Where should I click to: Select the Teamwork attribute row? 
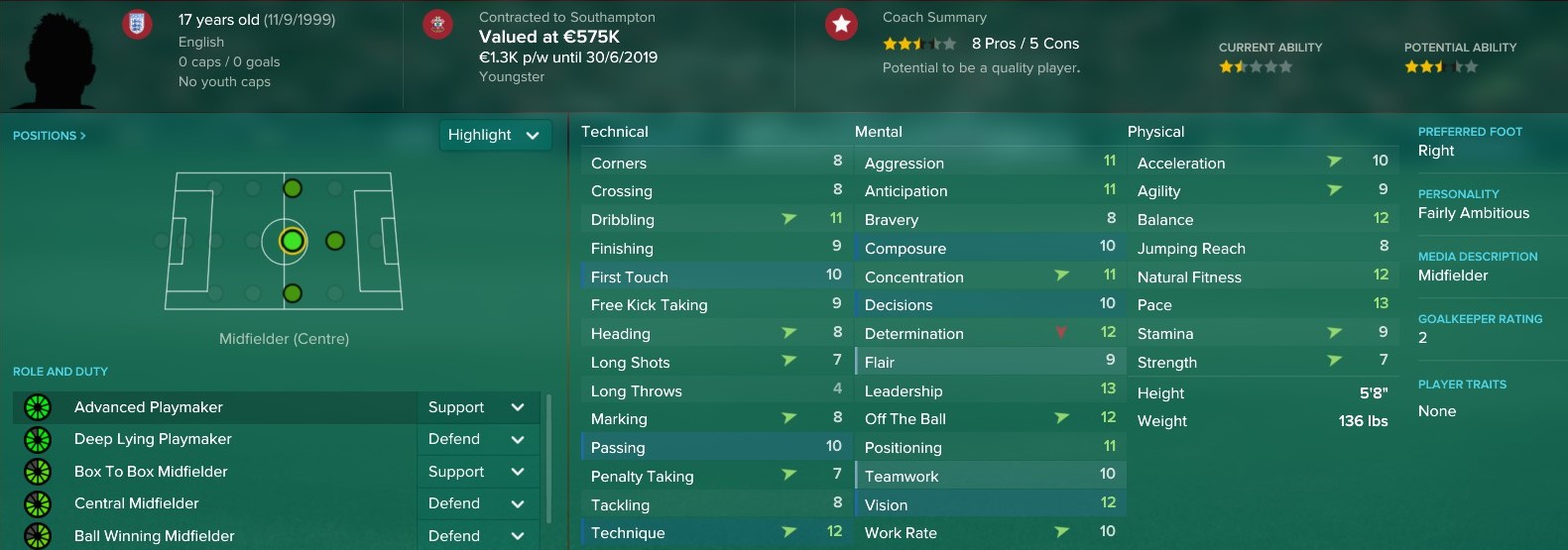point(990,476)
